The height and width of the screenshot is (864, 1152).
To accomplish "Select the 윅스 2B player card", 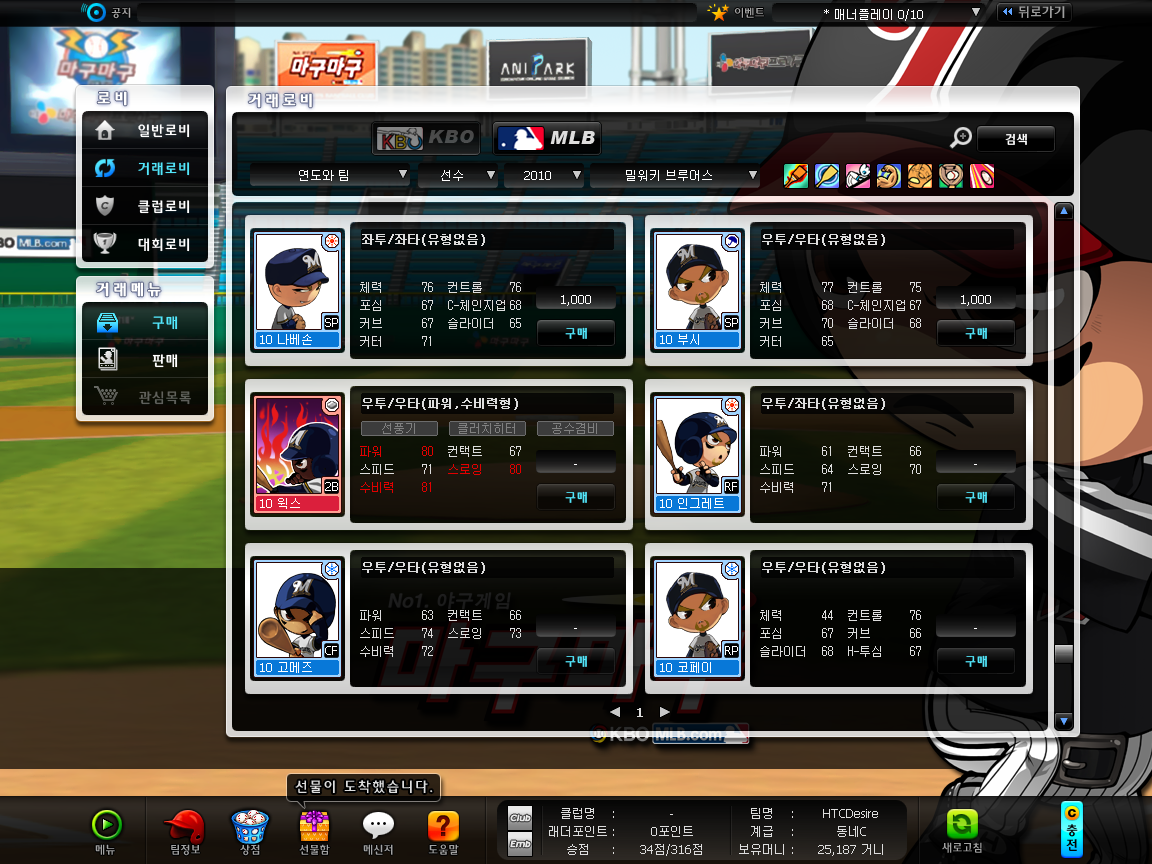I will [x=298, y=455].
